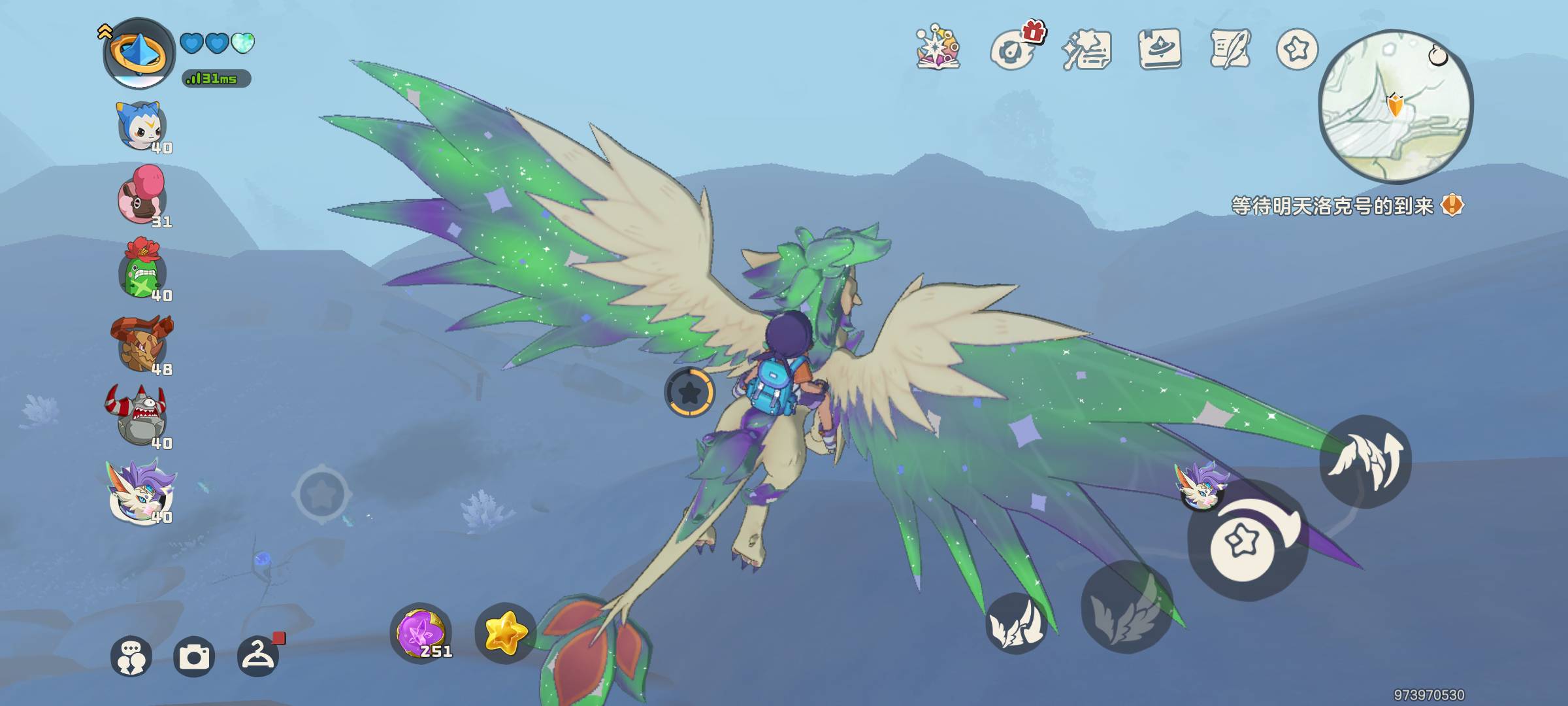This screenshot has height=706, width=1568.
Task: Open the player avatar profile
Action: 139,54
